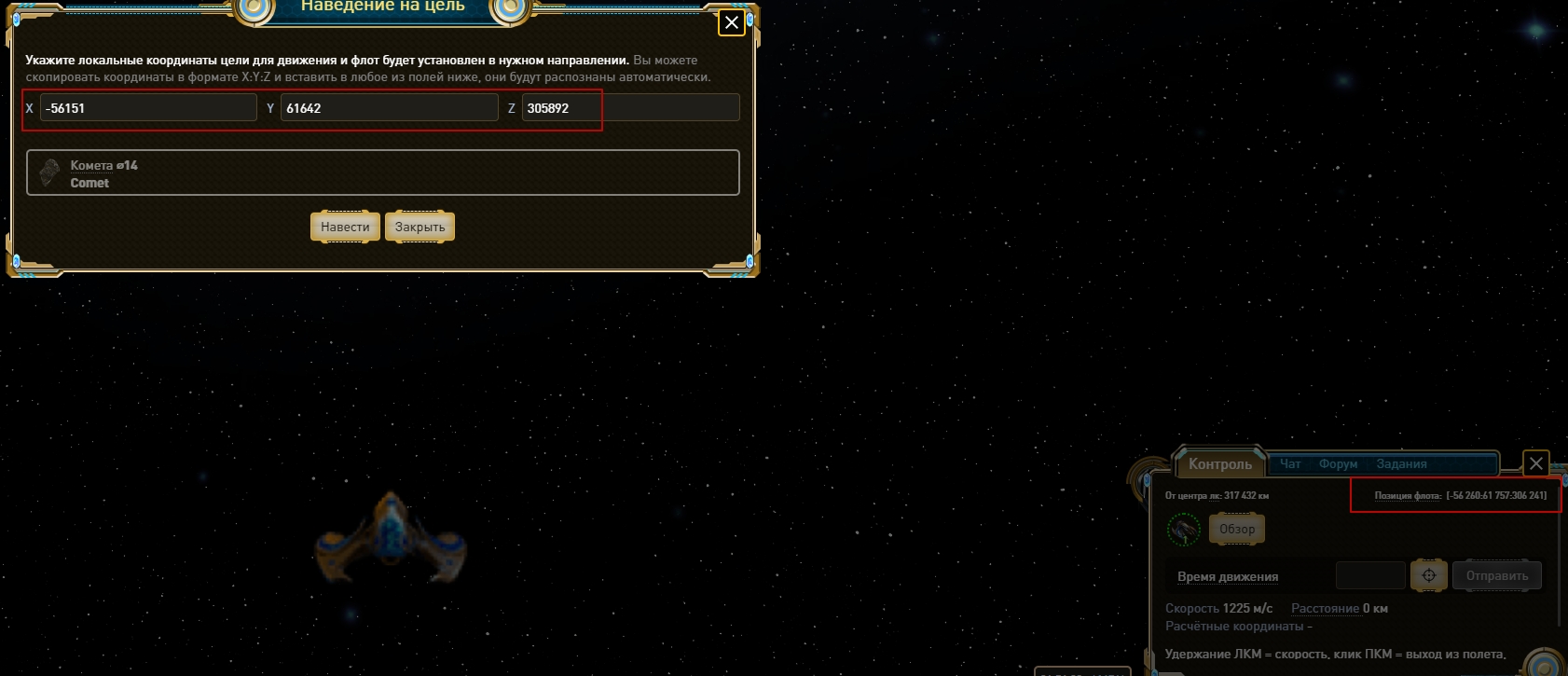Focus the Y coordinate field
Image resolution: width=1568 pixels, height=676 pixels.
[389, 108]
